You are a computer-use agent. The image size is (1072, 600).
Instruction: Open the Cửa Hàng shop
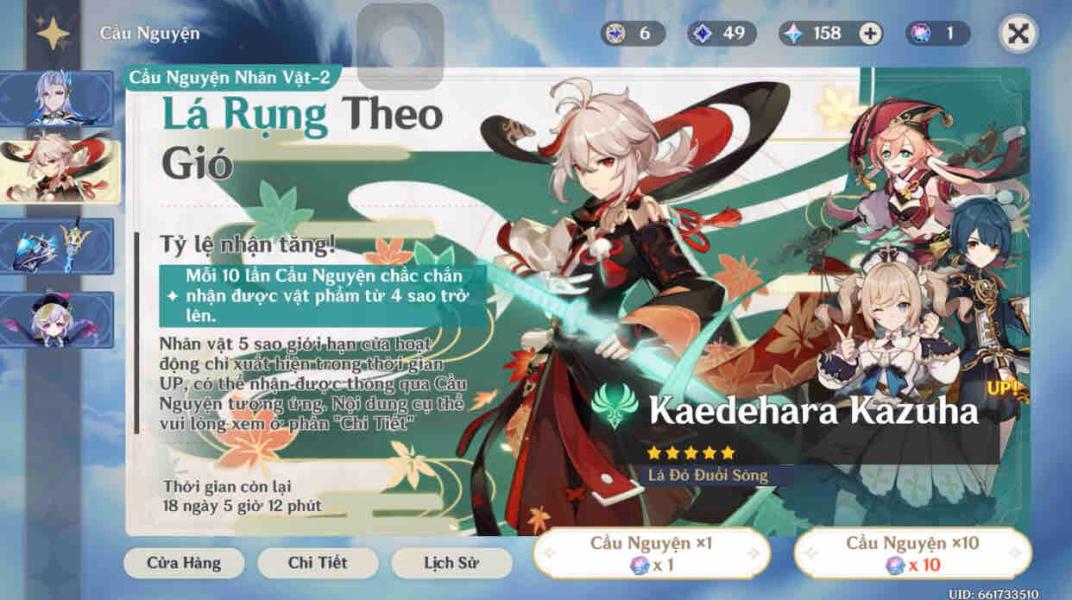coord(183,563)
